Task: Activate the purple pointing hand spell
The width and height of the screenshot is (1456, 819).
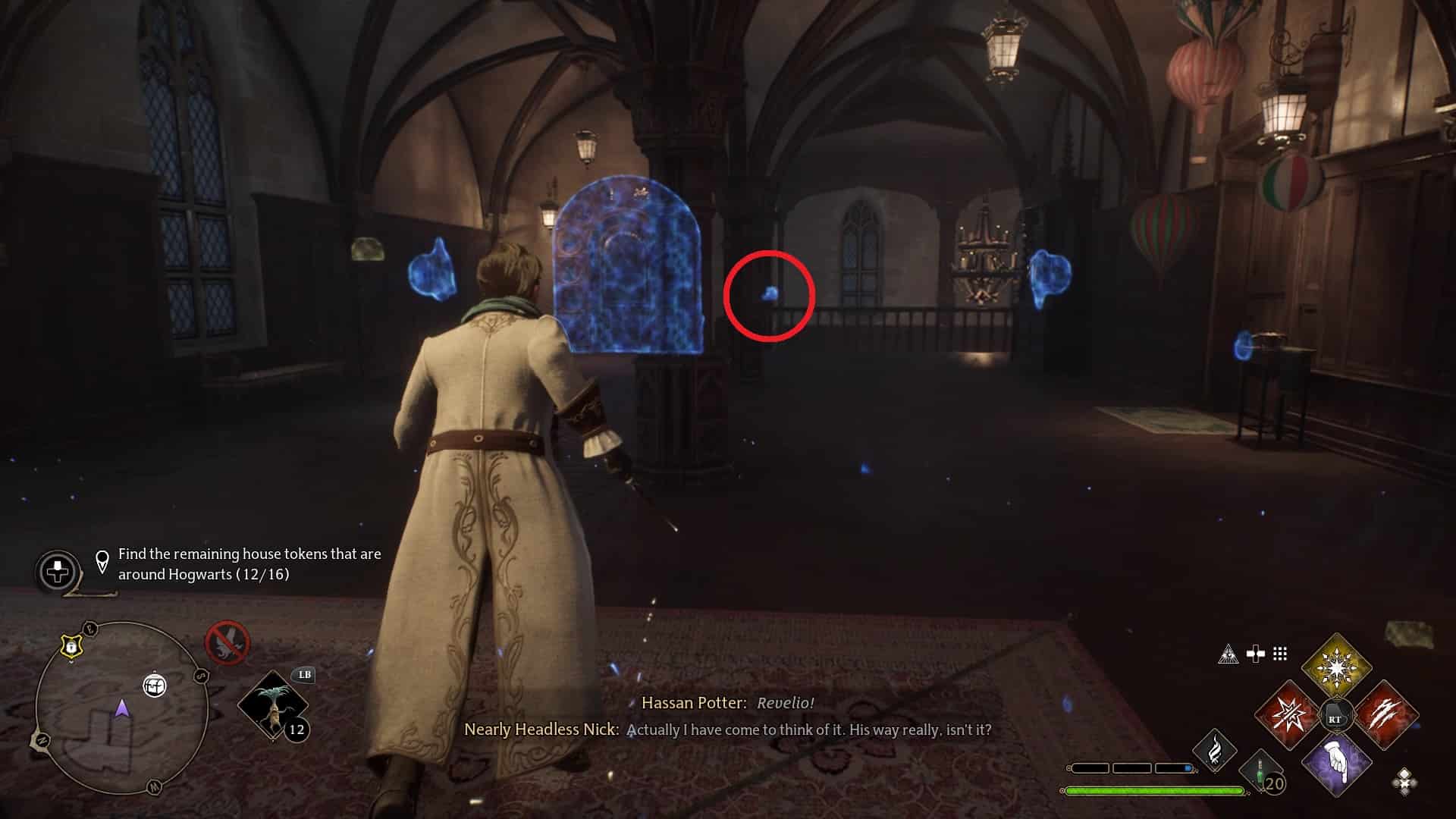Action: tap(1336, 763)
